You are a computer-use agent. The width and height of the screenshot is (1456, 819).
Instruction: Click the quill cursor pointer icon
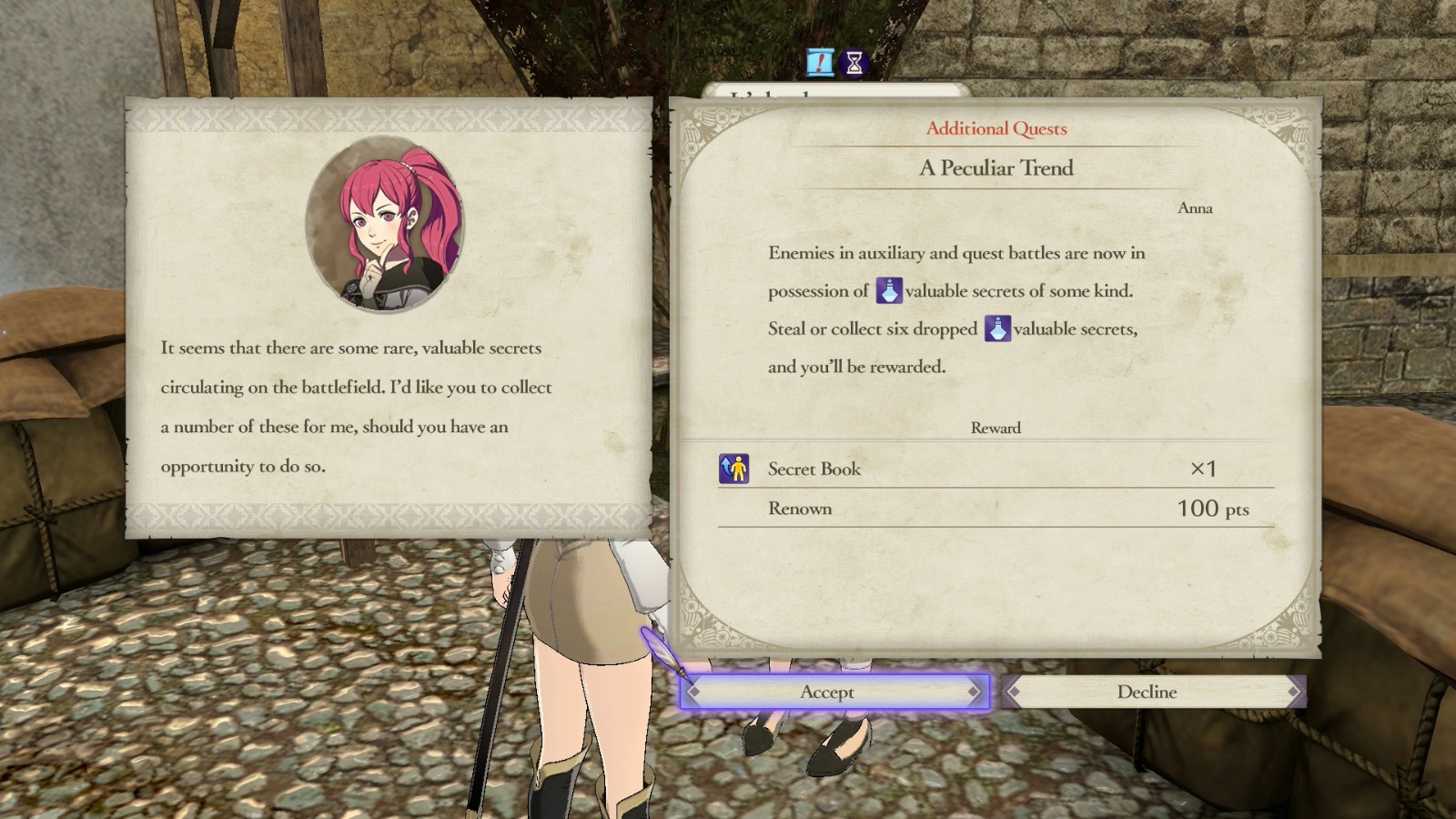662,646
